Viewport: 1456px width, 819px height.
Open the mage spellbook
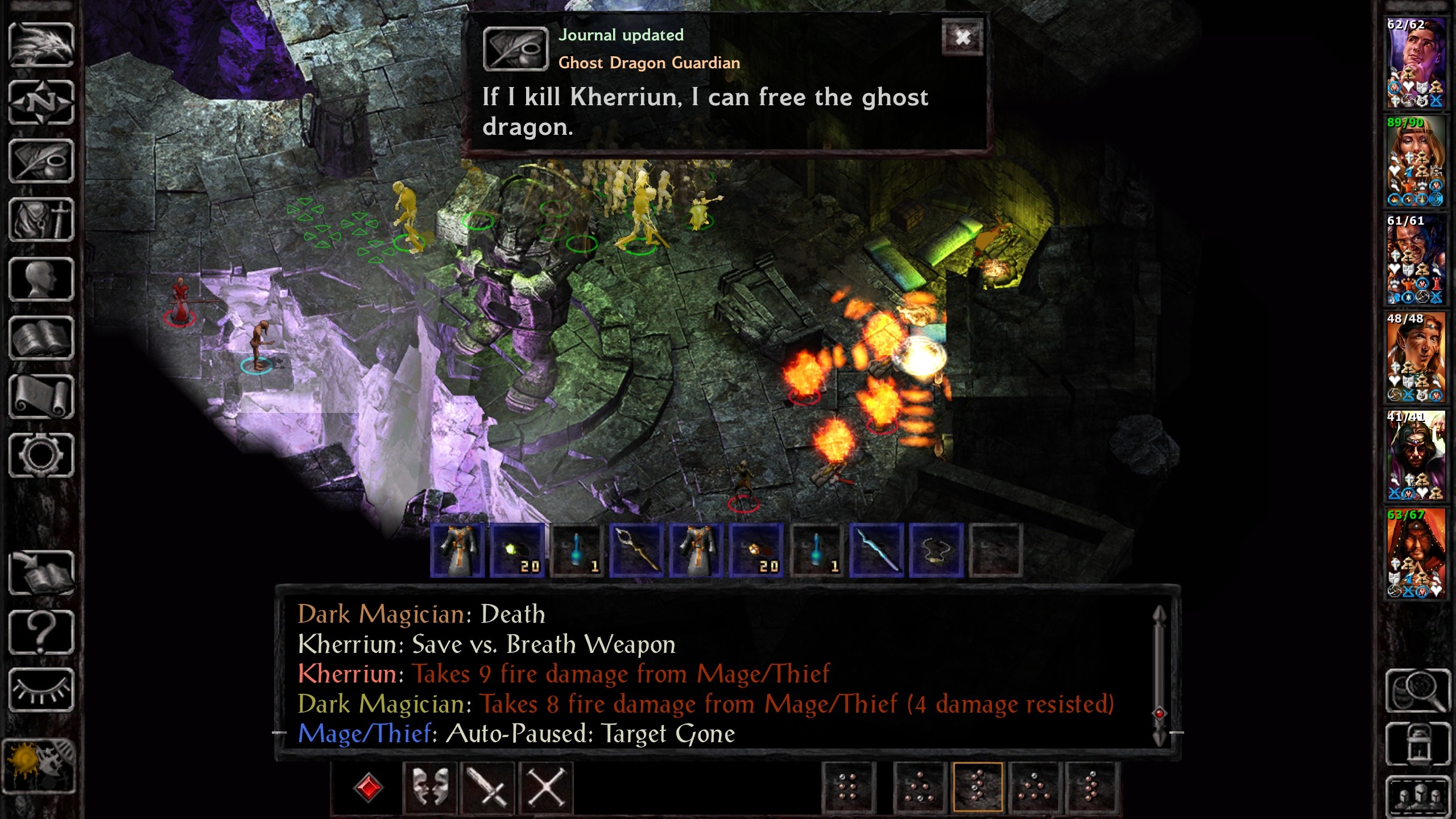(41, 338)
